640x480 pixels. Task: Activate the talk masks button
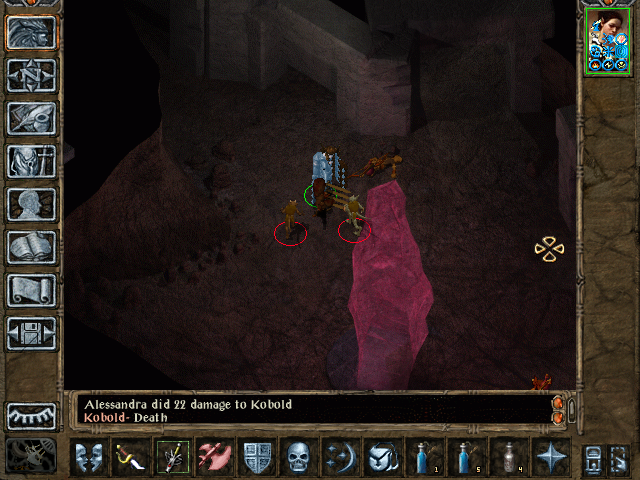point(89,457)
